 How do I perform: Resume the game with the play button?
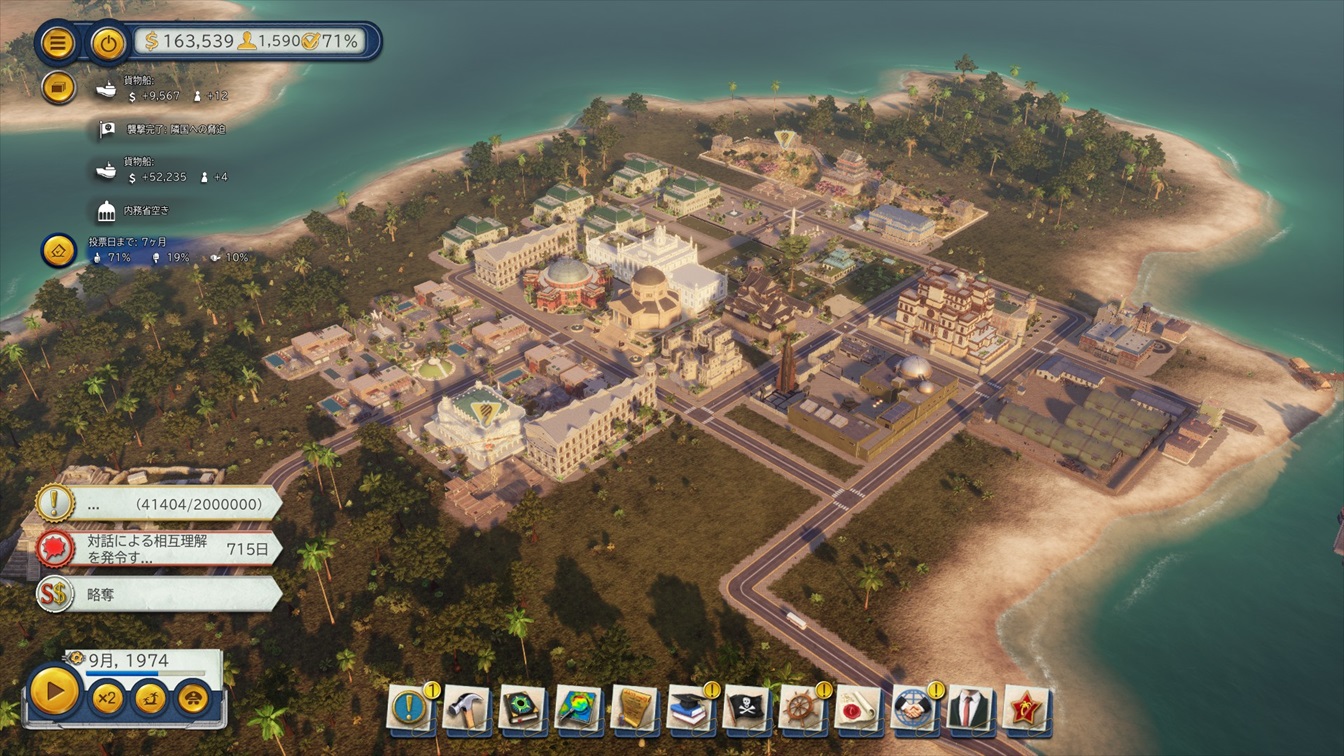[54, 692]
